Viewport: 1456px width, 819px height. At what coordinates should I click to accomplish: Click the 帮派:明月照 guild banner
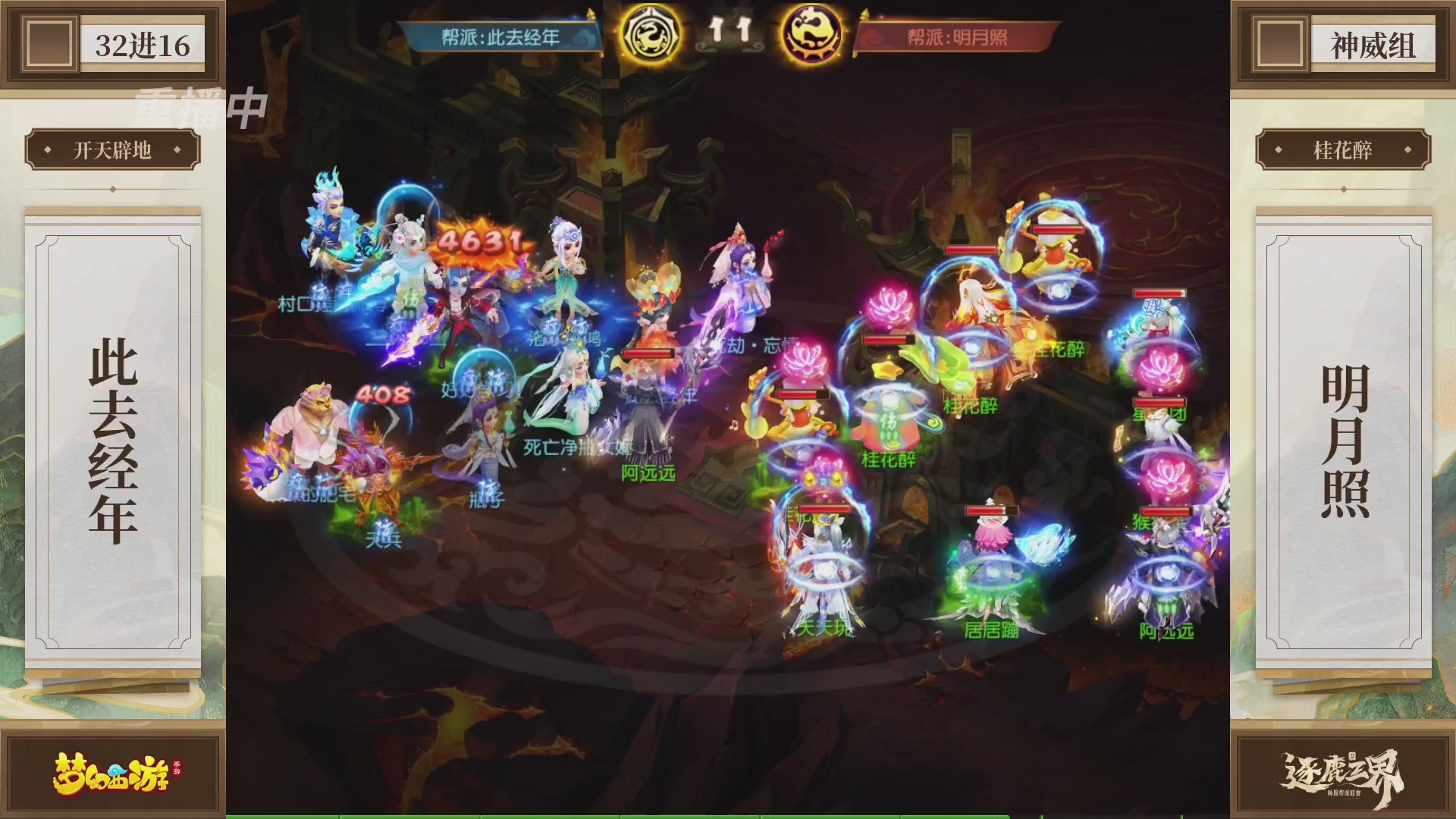coord(959,33)
